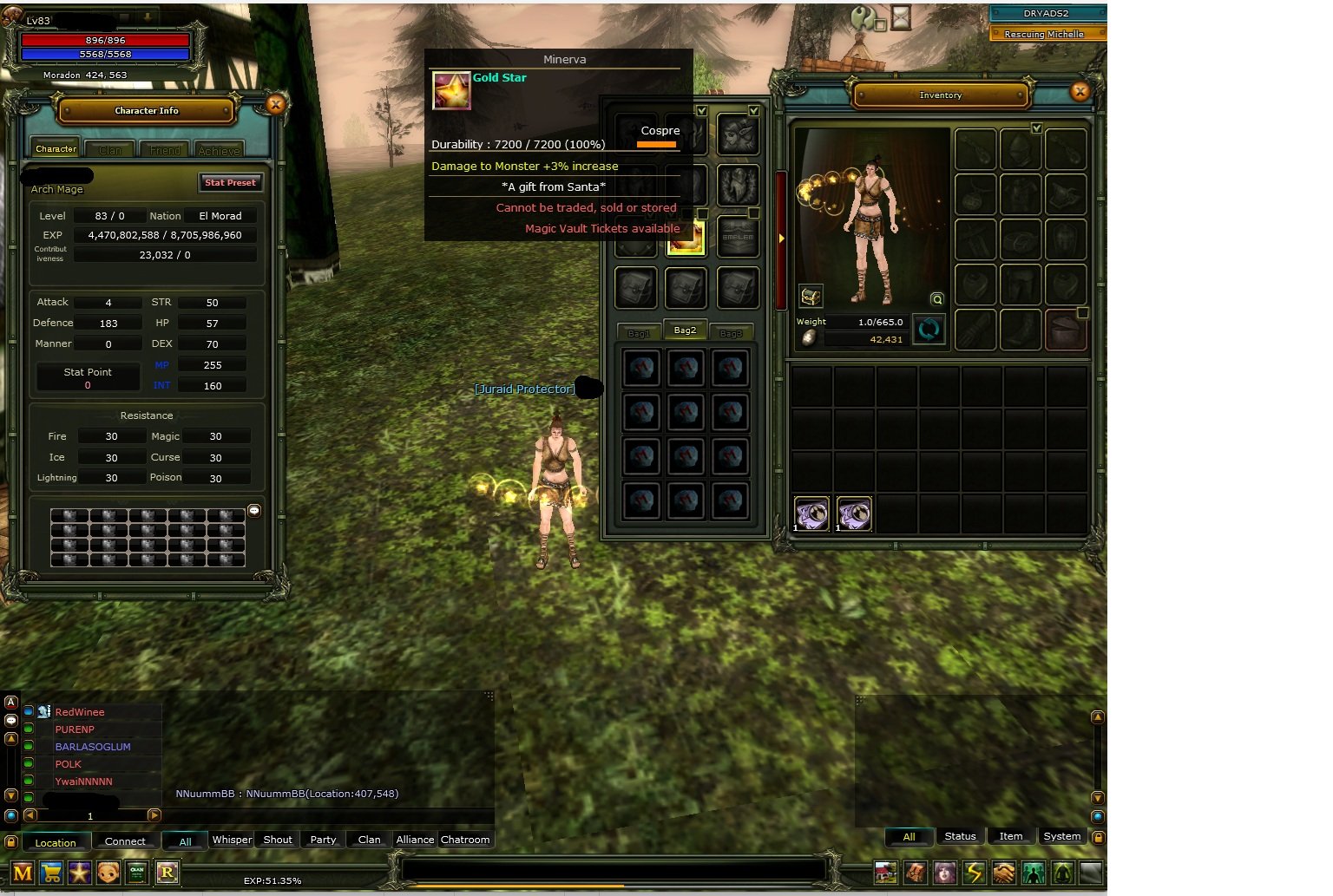Screen dimensions: 1333x896
Task: Open the Achieve tab in Character Info
Action: click(219, 149)
